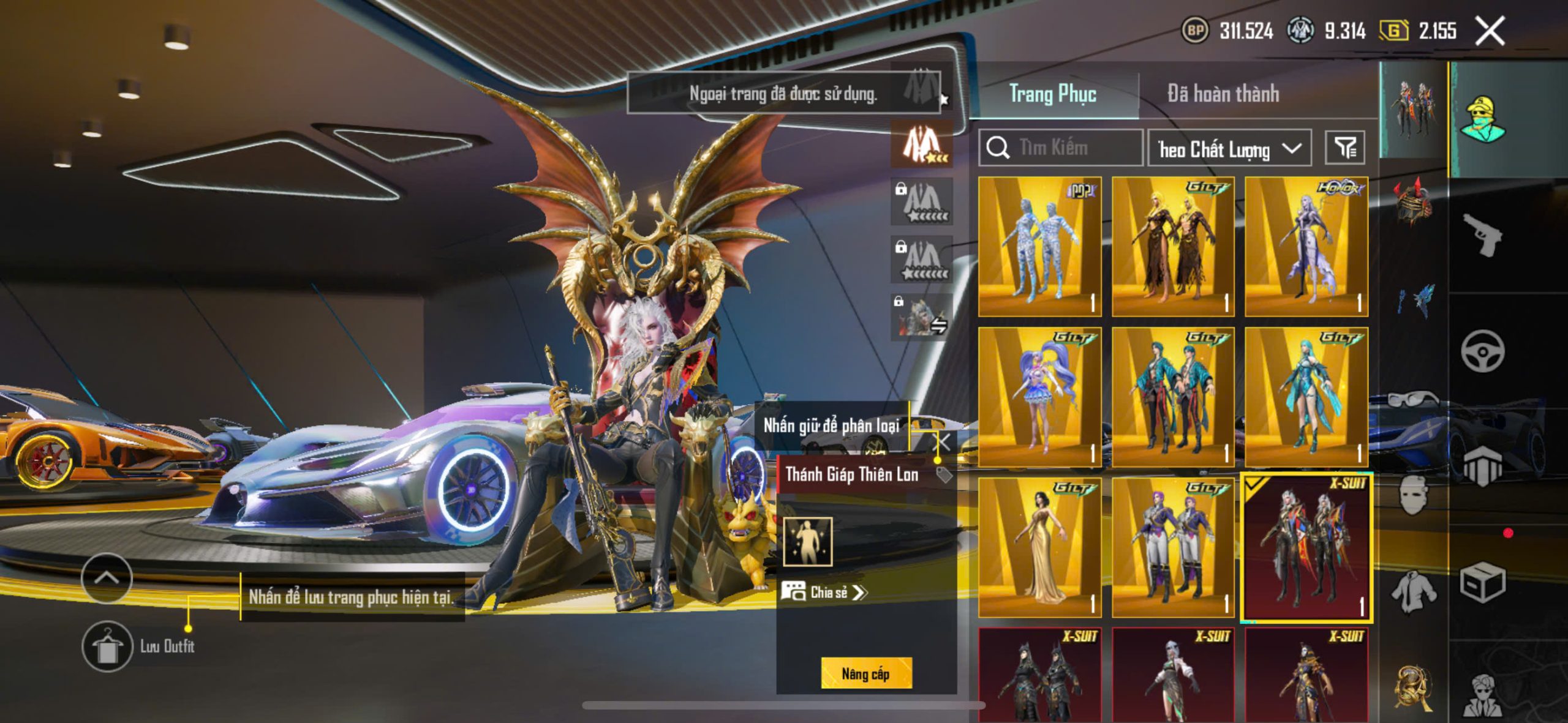Screen dimensions: 1568x723
Task: Upgrade with the Nâng cấp button
Action: 865,673
